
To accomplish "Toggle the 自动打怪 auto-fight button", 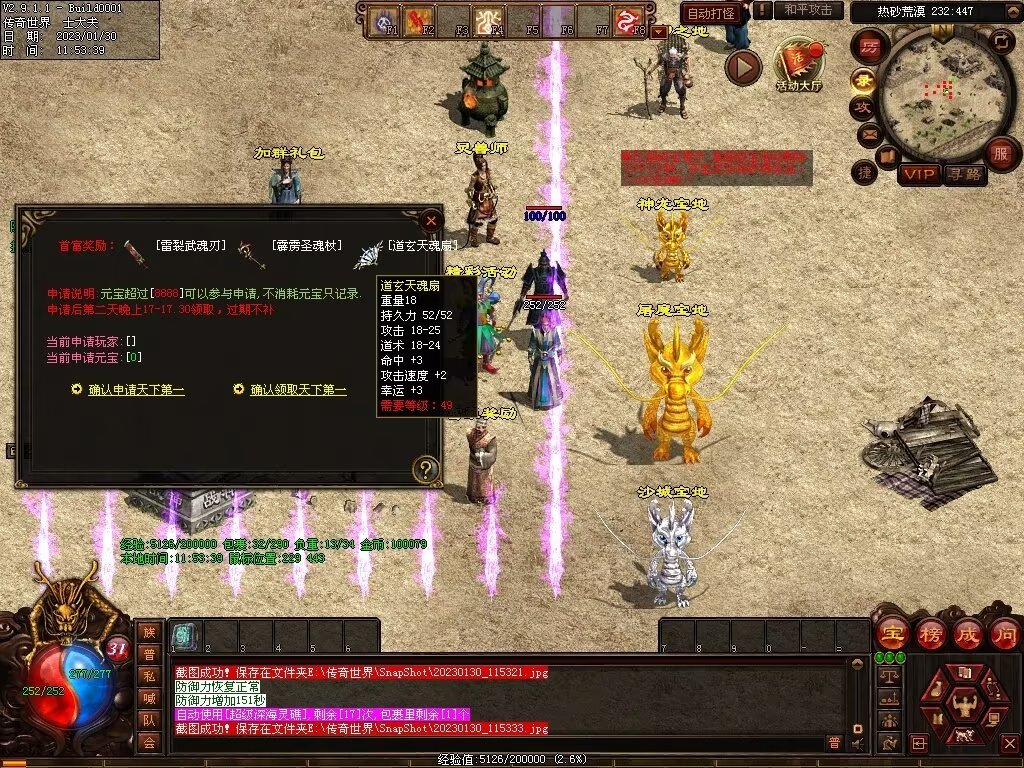I will (711, 13).
